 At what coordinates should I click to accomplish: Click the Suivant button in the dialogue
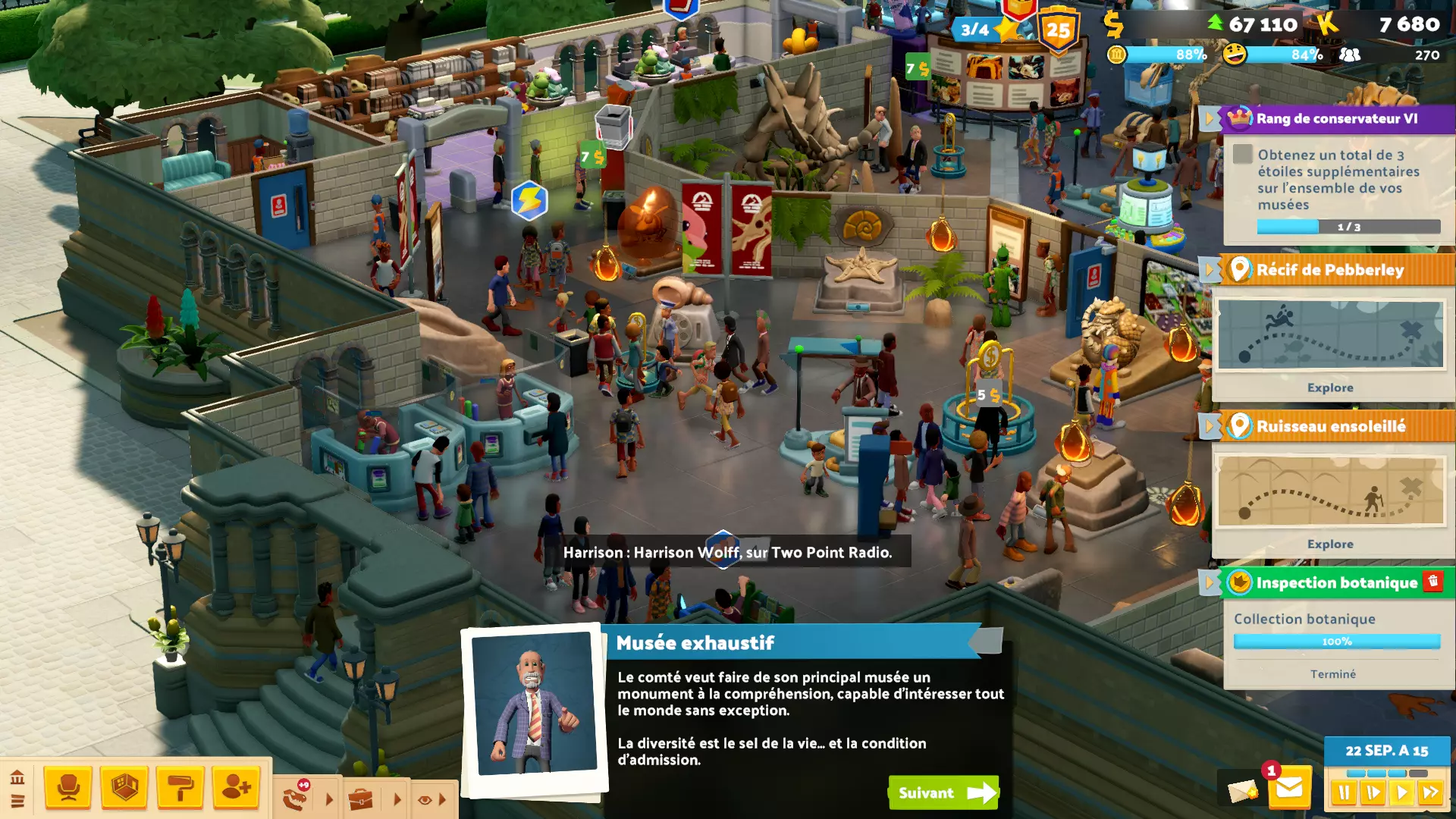(x=943, y=792)
